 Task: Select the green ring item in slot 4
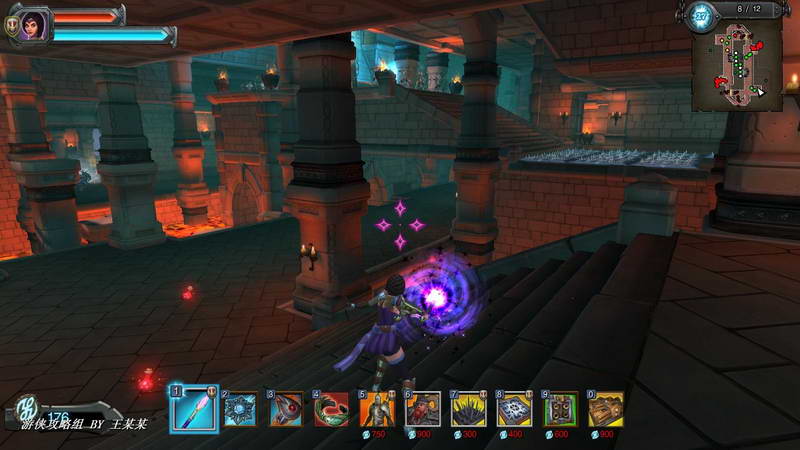331,408
